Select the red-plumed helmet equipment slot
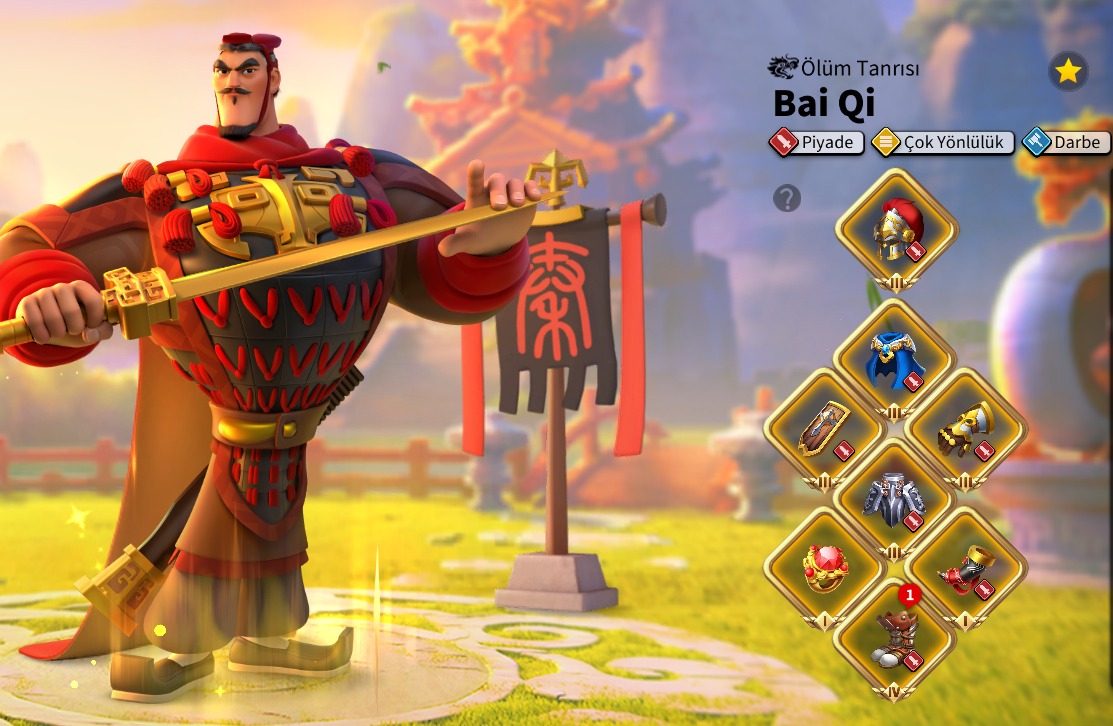Image resolution: width=1113 pixels, height=726 pixels. click(896, 229)
